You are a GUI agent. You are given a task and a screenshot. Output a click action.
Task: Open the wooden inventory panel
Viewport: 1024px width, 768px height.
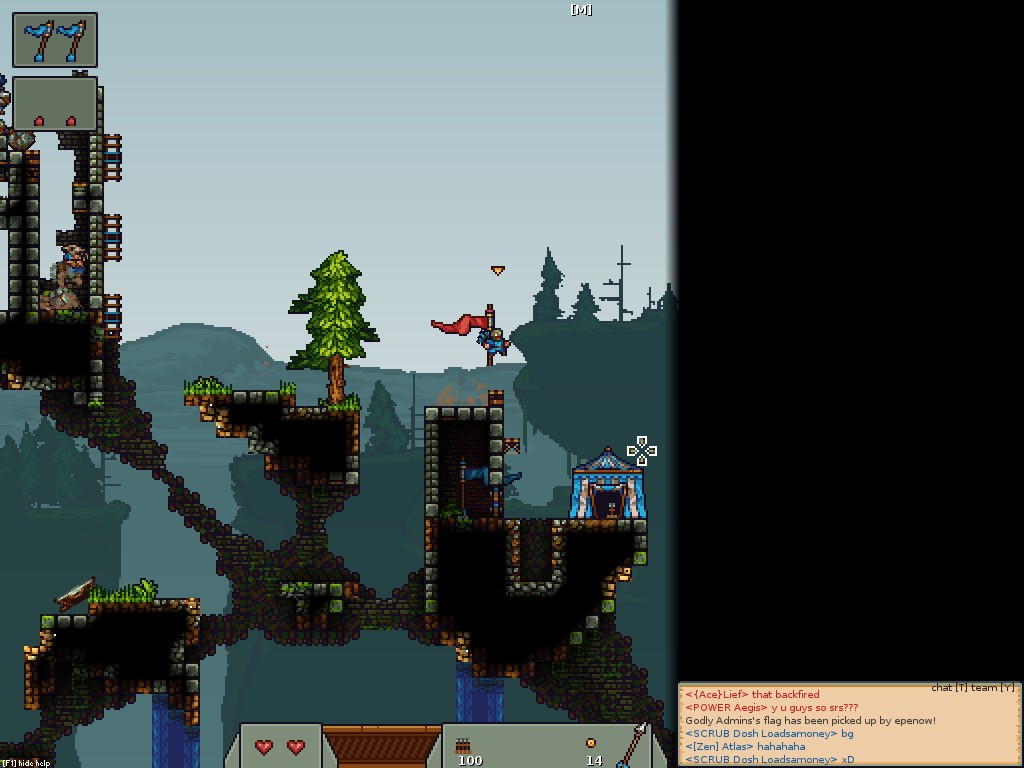click(381, 747)
